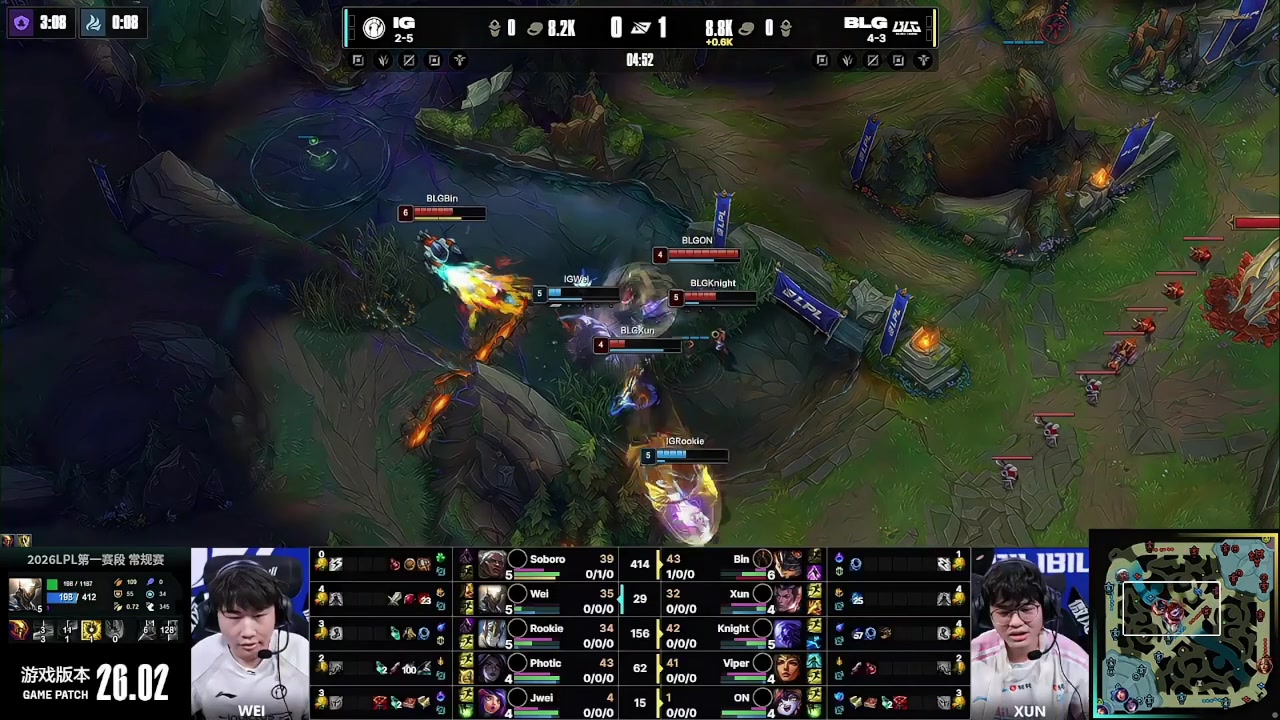
Task: Click the Void Grubs respawn timer icon
Action: click(21, 22)
